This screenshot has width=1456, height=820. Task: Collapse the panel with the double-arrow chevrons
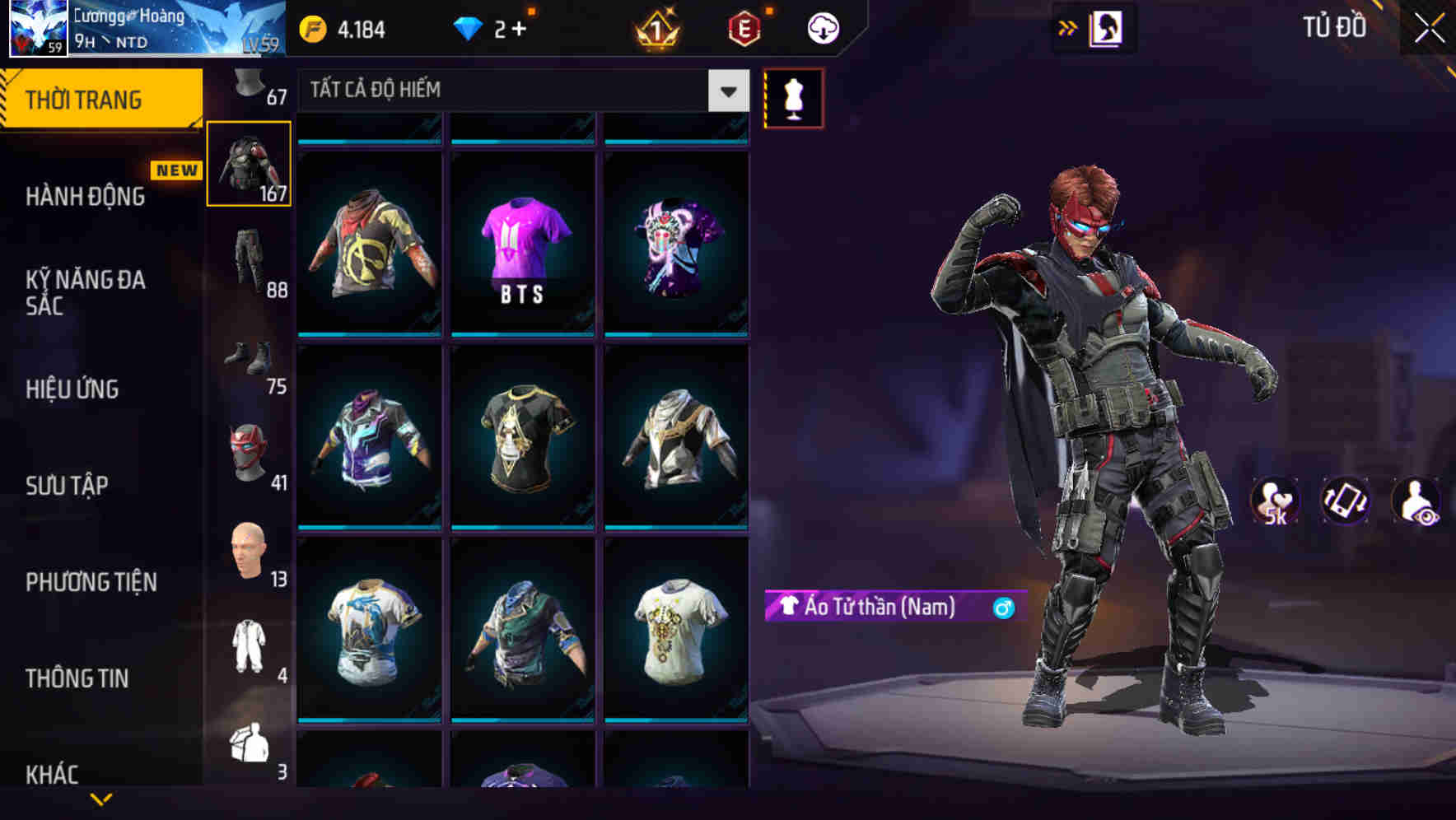[x=1068, y=26]
